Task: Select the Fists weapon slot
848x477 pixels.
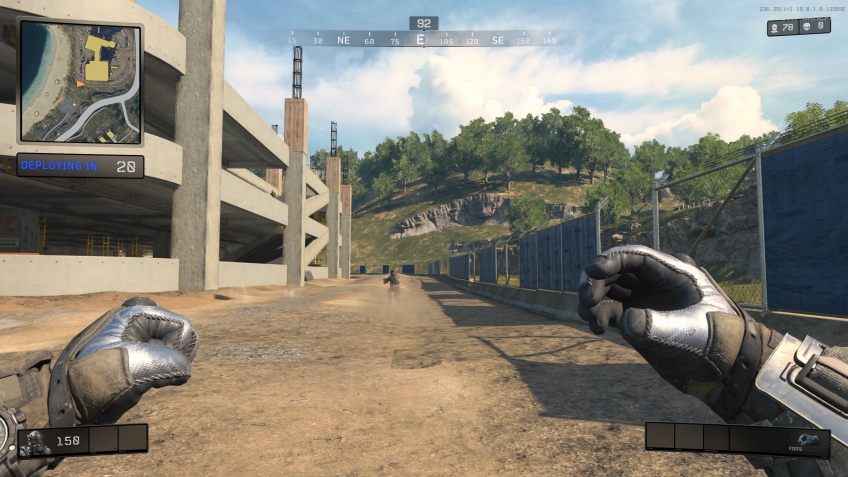Action: pyautogui.click(x=808, y=438)
